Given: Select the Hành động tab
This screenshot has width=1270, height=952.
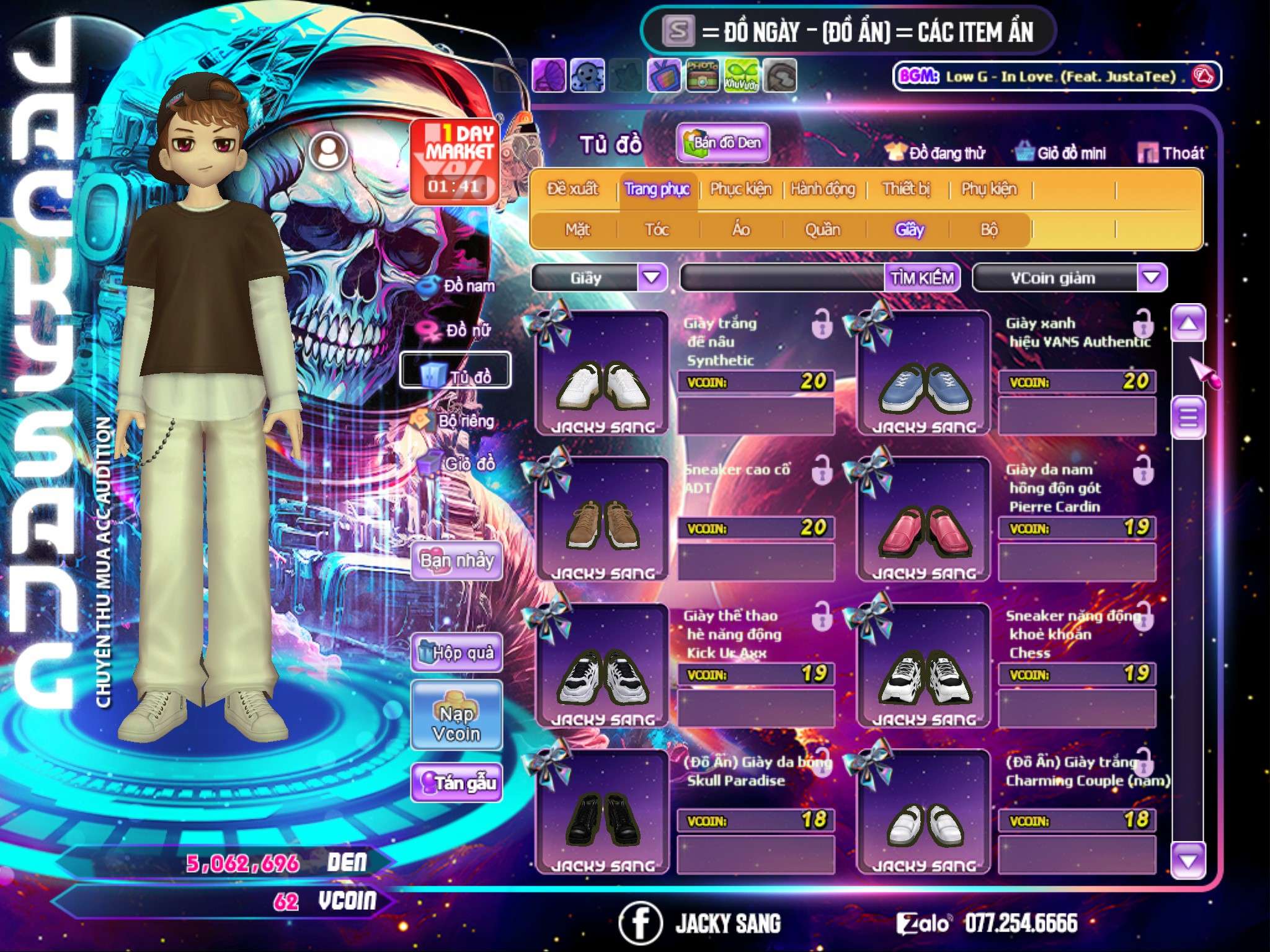Looking at the screenshot, I should click(822, 189).
